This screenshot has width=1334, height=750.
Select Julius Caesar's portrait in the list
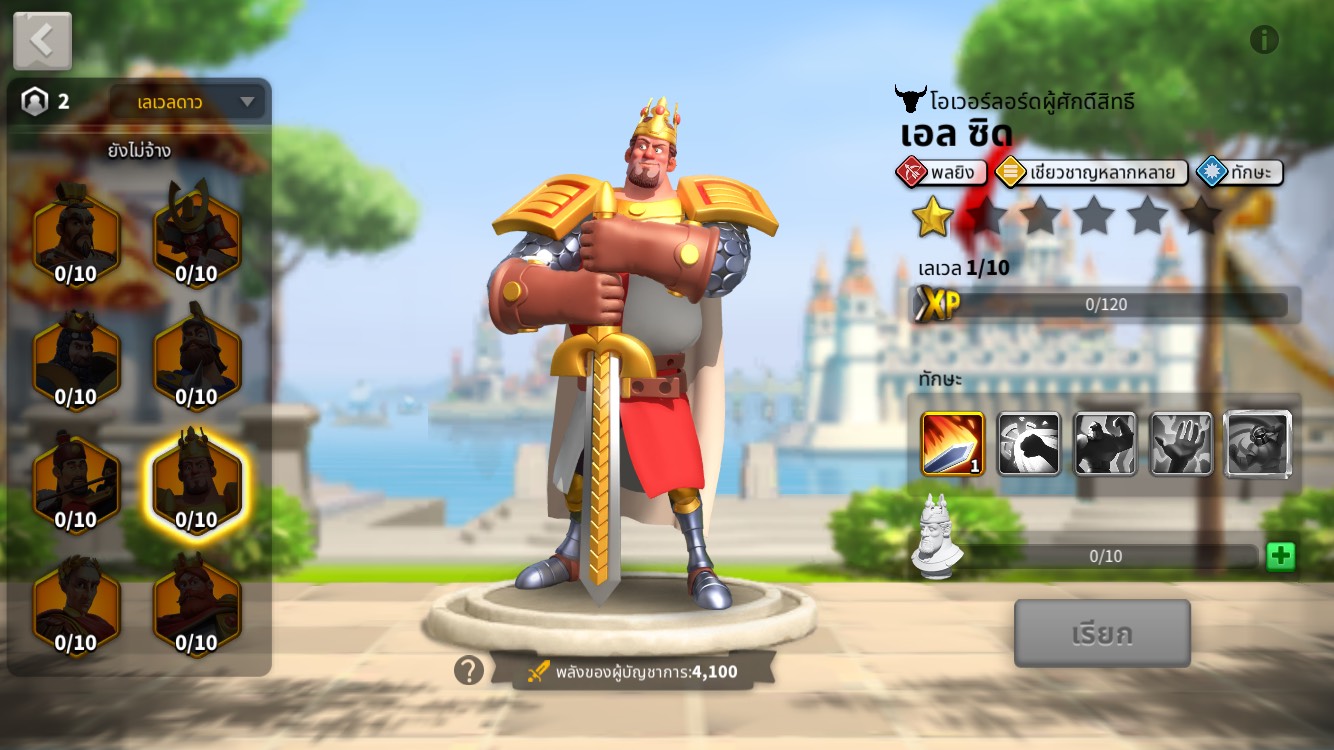click(x=78, y=613)
